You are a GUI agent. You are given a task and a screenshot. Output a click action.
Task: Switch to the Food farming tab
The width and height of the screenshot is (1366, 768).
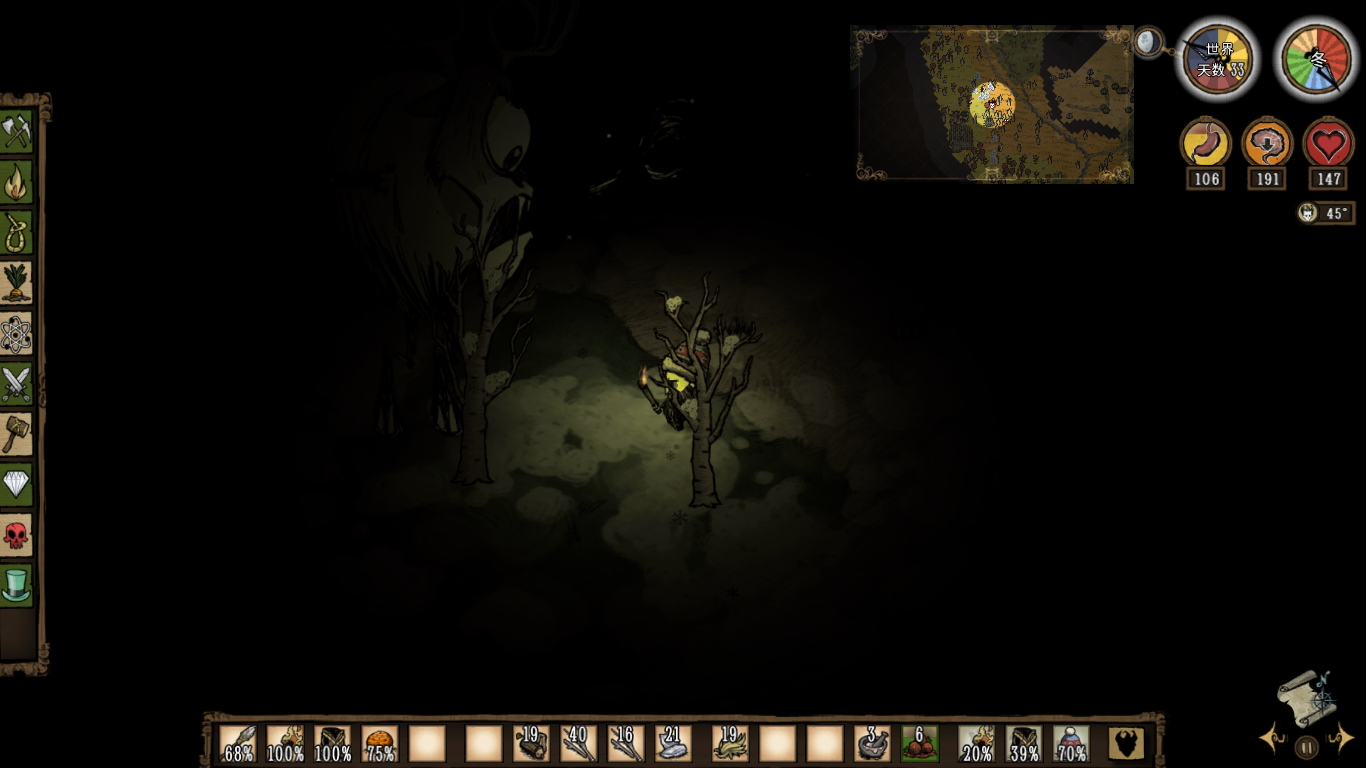(17, 283)
